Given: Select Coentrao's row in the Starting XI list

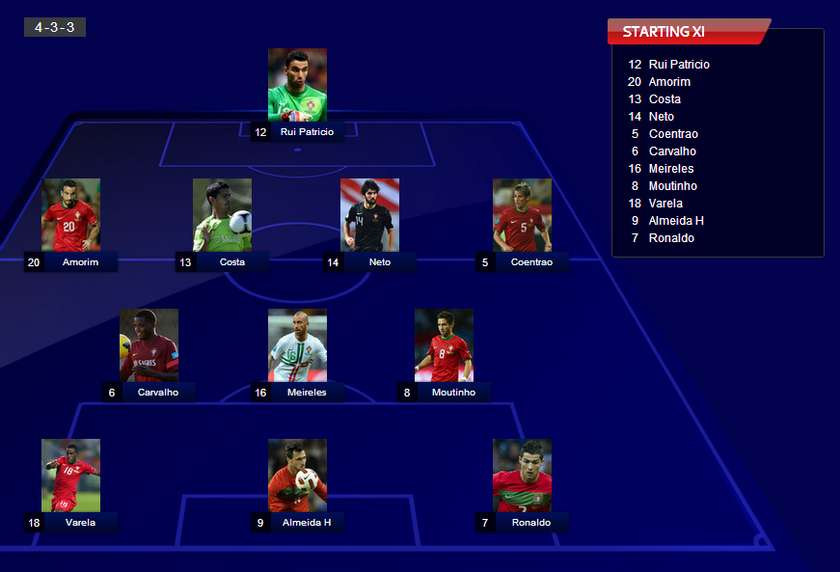Looking at the screenshot, I should [672, 134].
